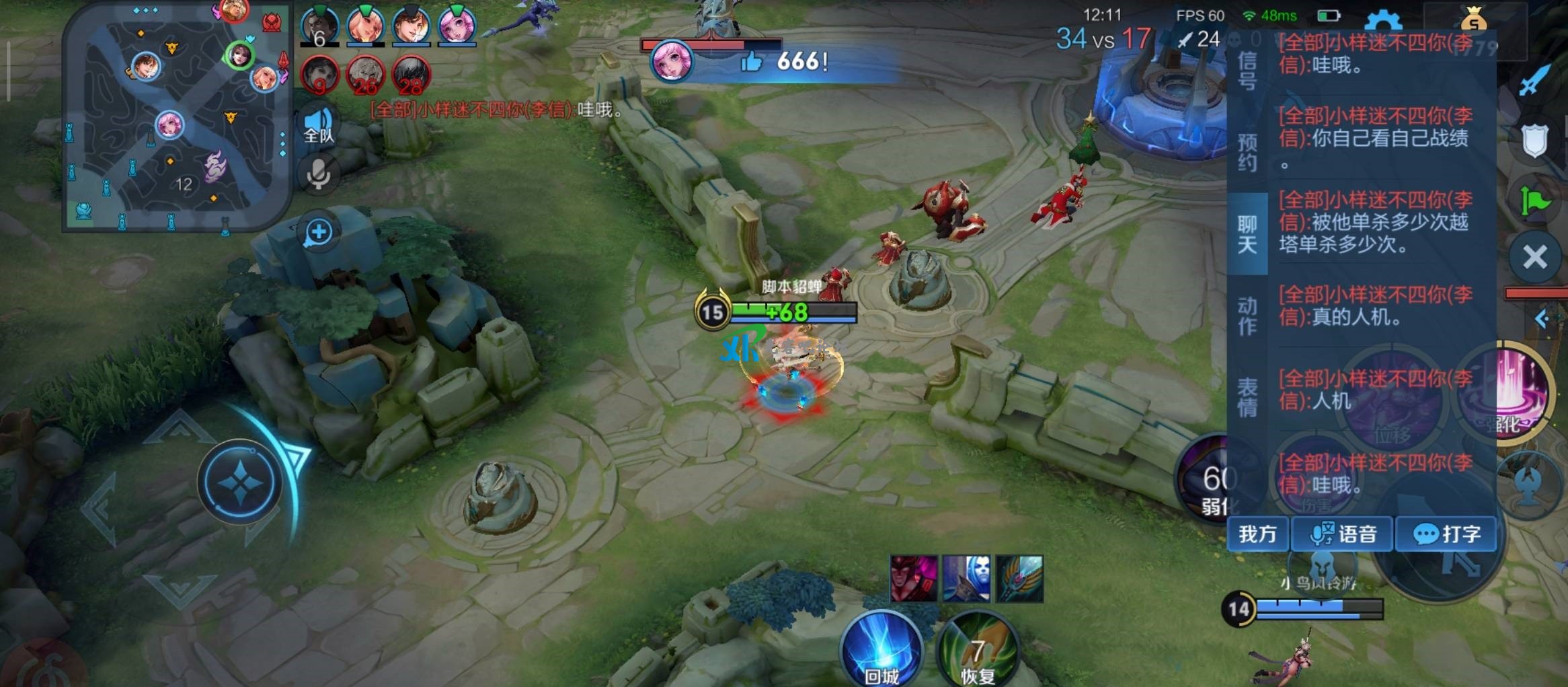Open the minimap
The width and height of the screenshot is (1568, 687).
tap(178, 119)
